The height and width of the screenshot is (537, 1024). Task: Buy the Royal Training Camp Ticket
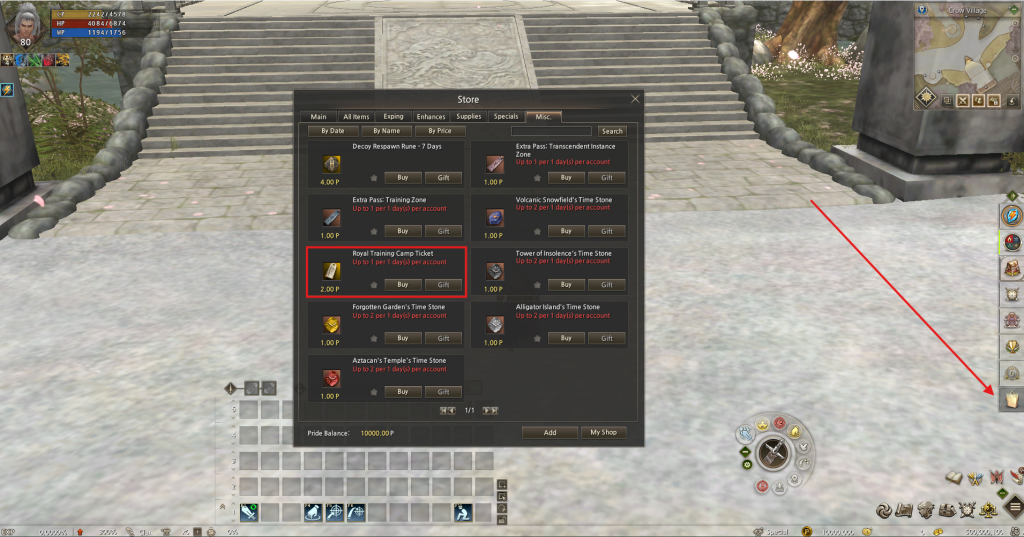[402, 285]
